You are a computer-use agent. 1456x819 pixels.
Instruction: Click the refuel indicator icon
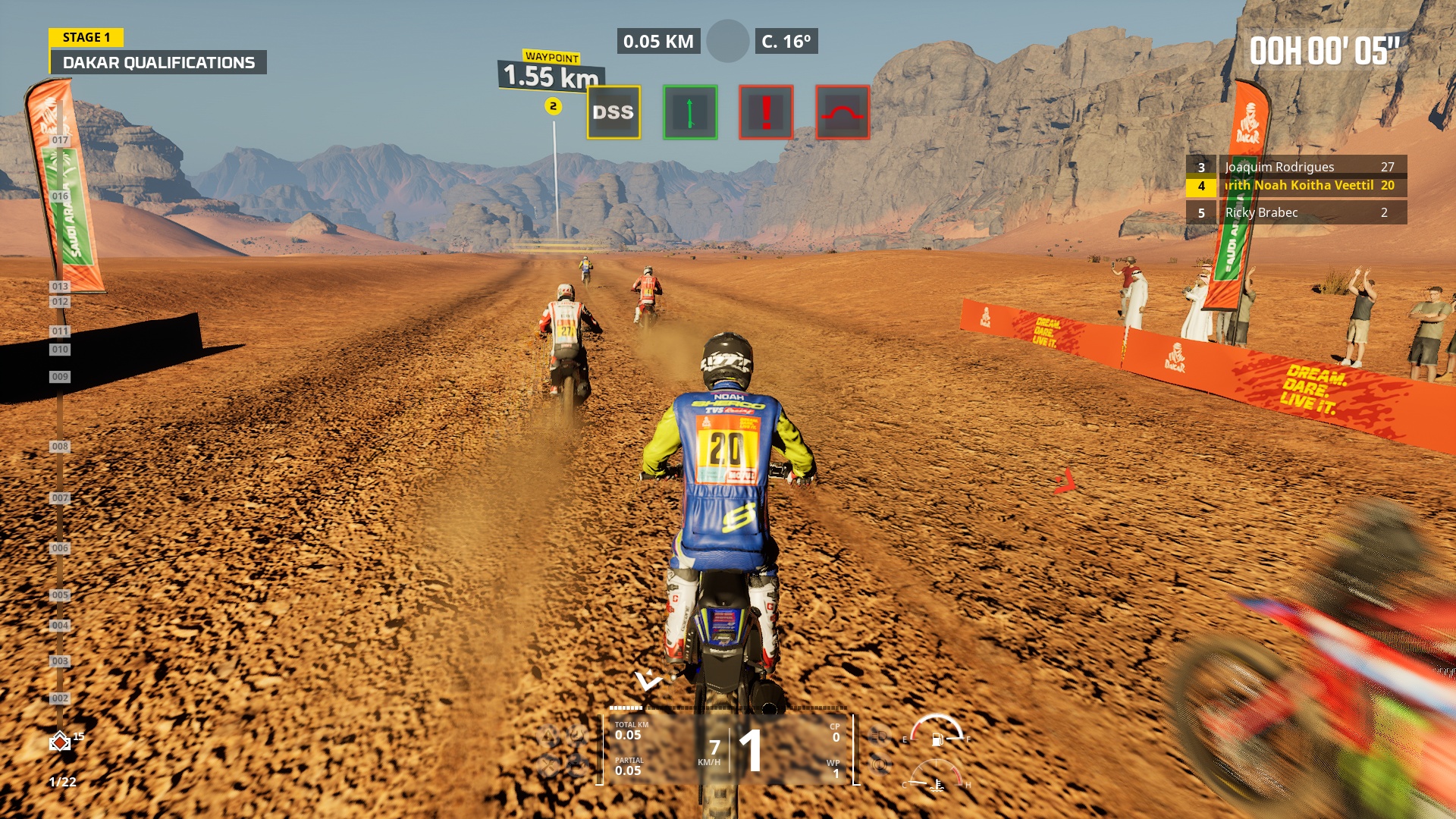click(577, 764)
